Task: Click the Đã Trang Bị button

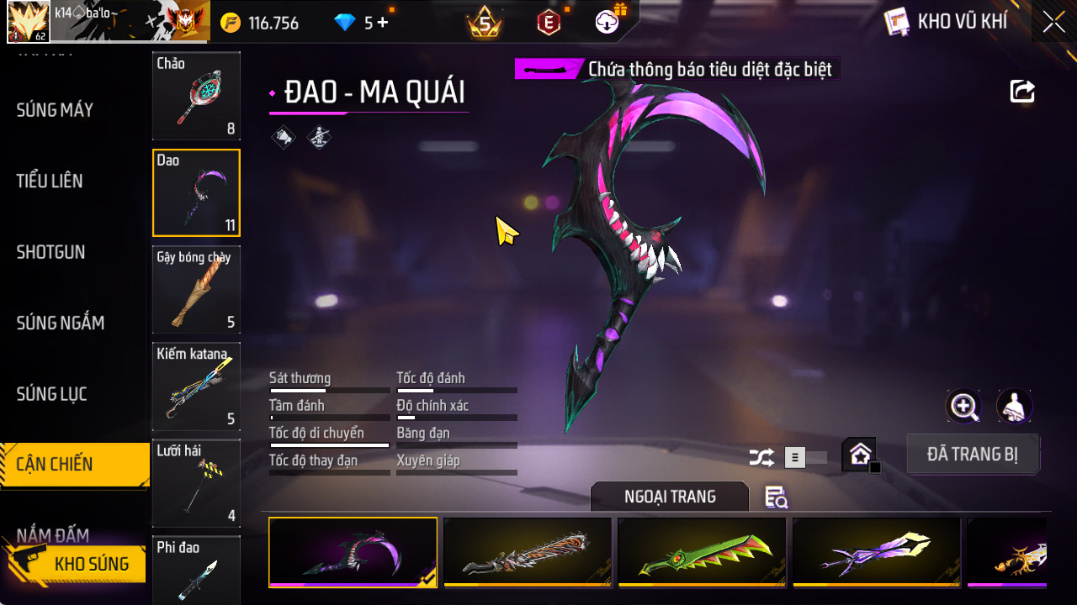Action: pos(972,454)
